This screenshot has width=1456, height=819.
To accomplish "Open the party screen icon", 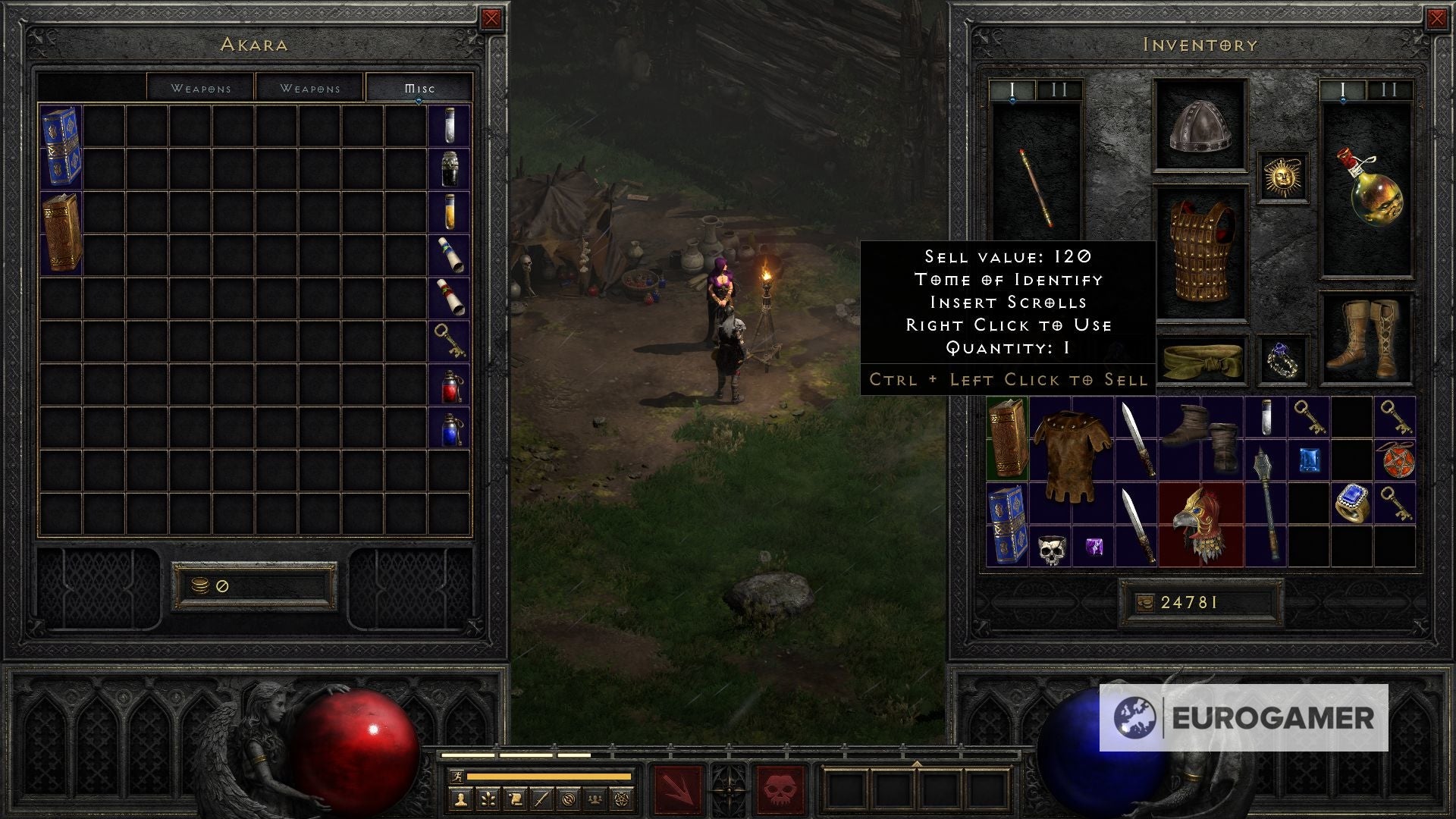I will [x=596, y=799].
